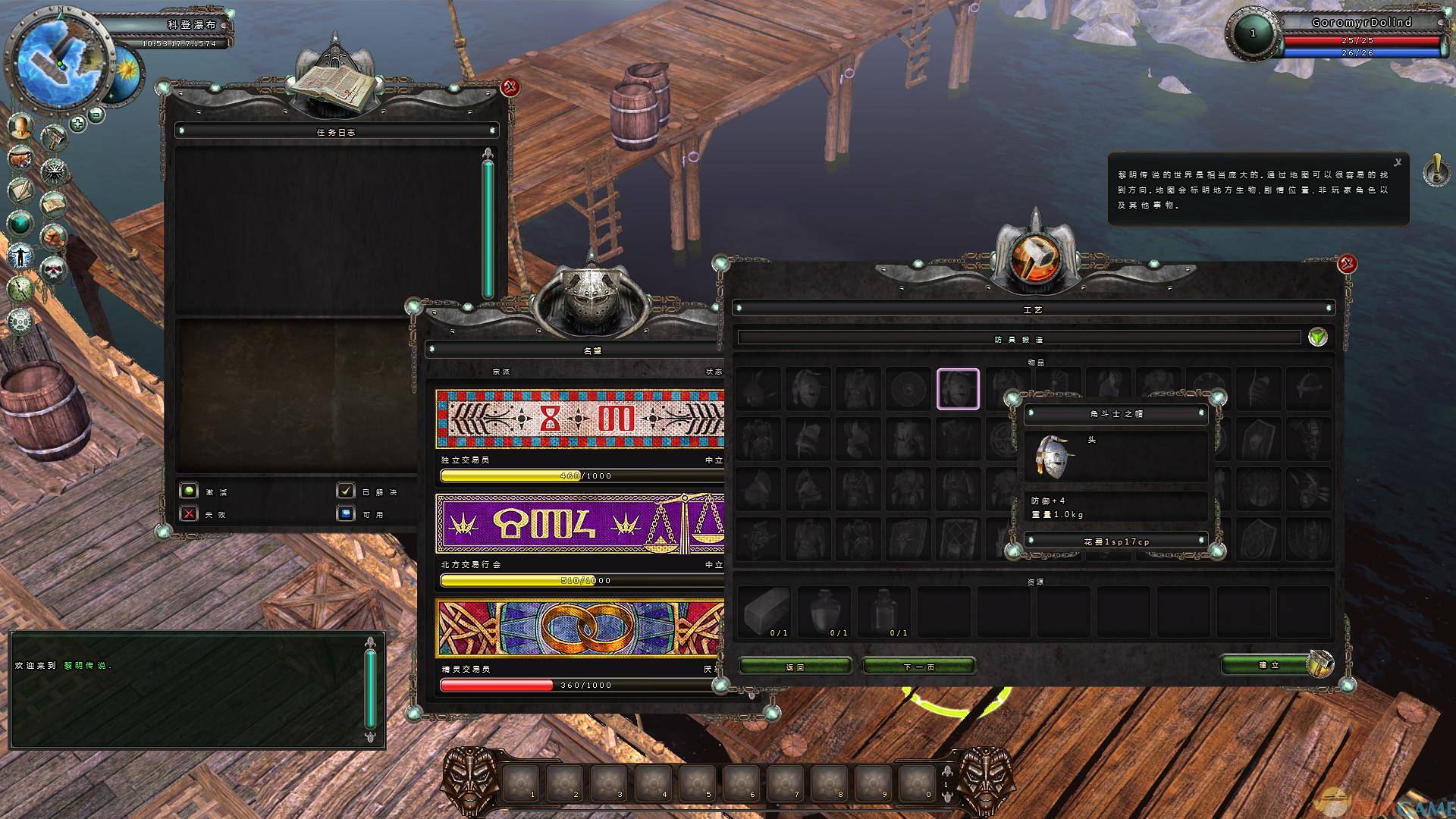
Task: Zoom in the minimap with plus button
Action: [x=78, y=123]
